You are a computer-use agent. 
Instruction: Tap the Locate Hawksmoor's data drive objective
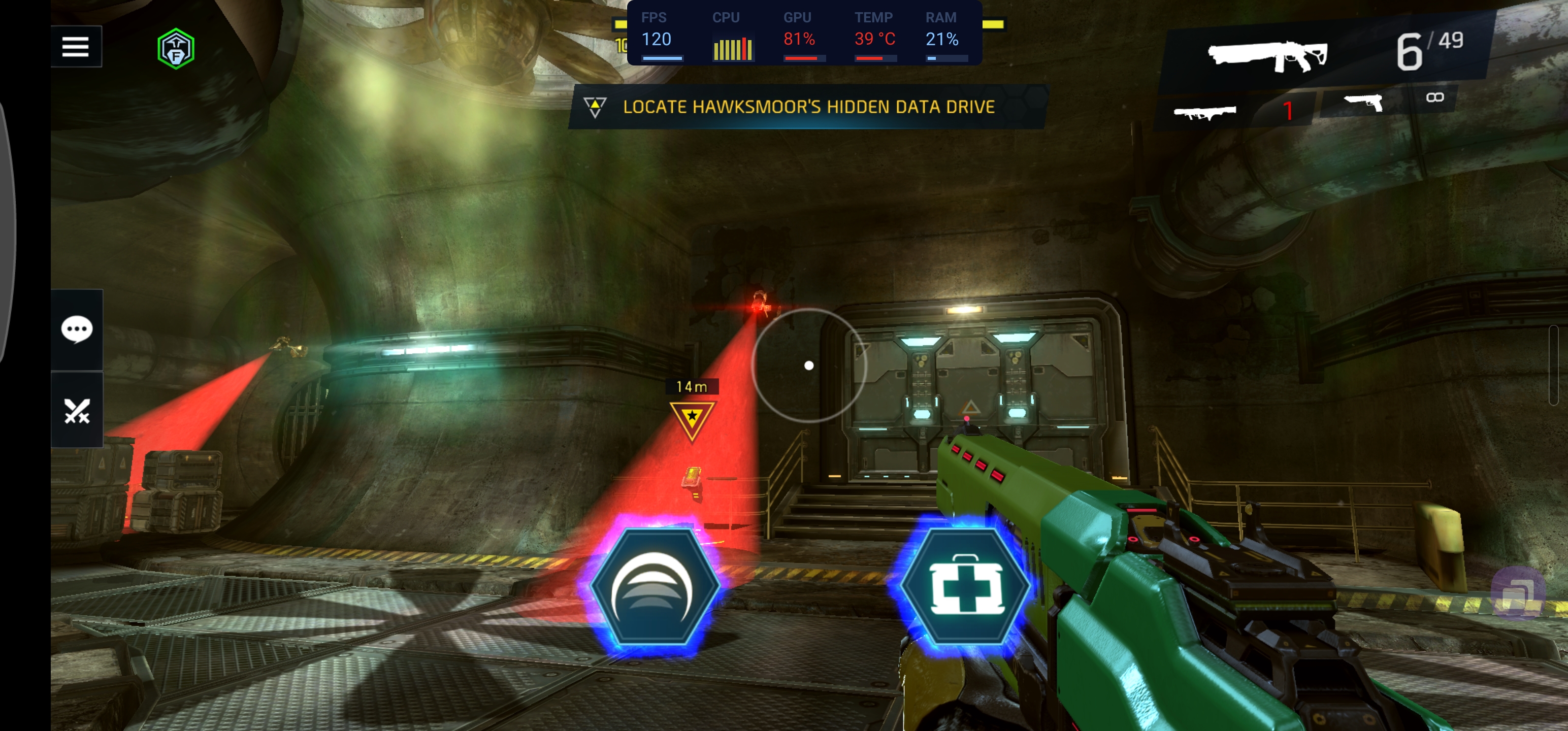coord(808,107)
